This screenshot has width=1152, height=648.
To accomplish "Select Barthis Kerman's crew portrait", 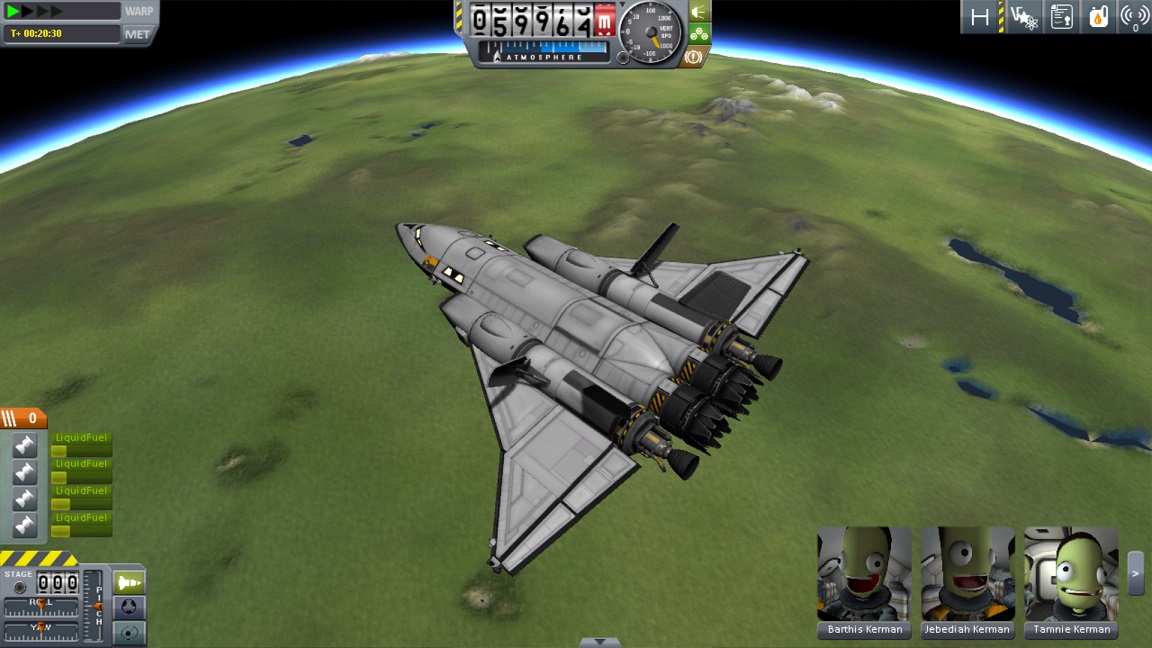I will coord(864,575).
